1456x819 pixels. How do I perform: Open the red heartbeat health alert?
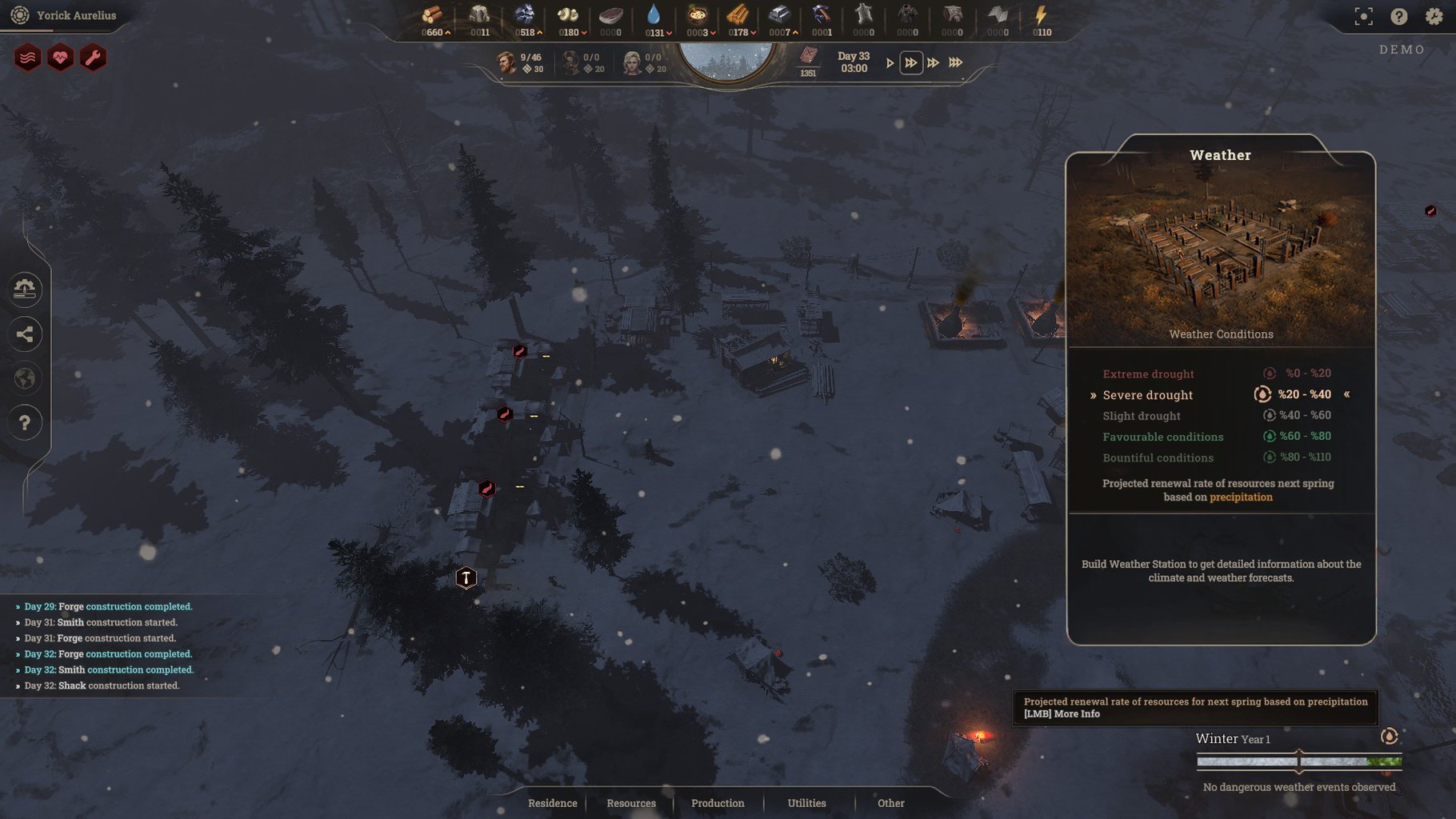click(60, 58)
